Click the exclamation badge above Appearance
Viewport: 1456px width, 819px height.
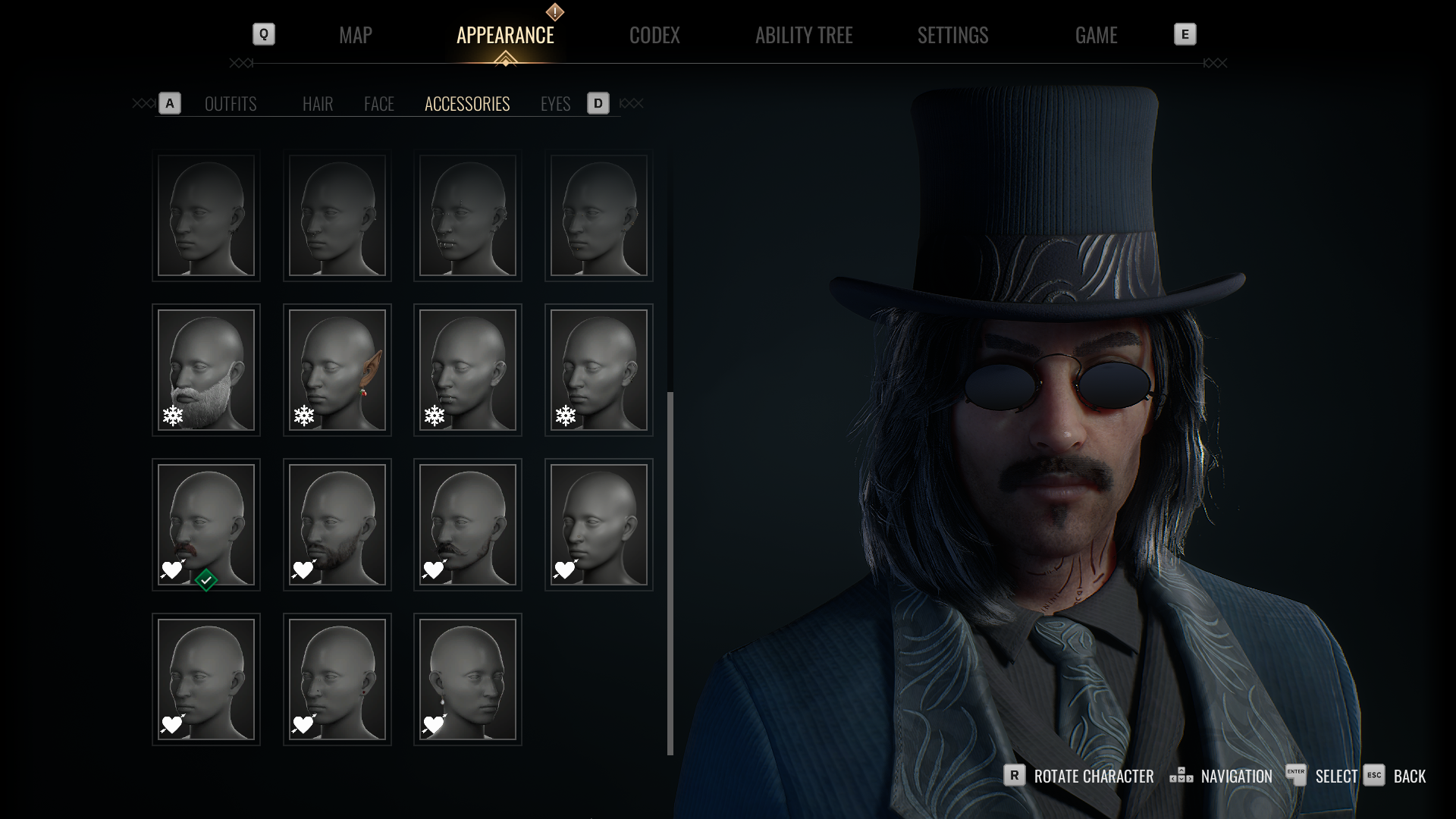[x=554, y=11]
